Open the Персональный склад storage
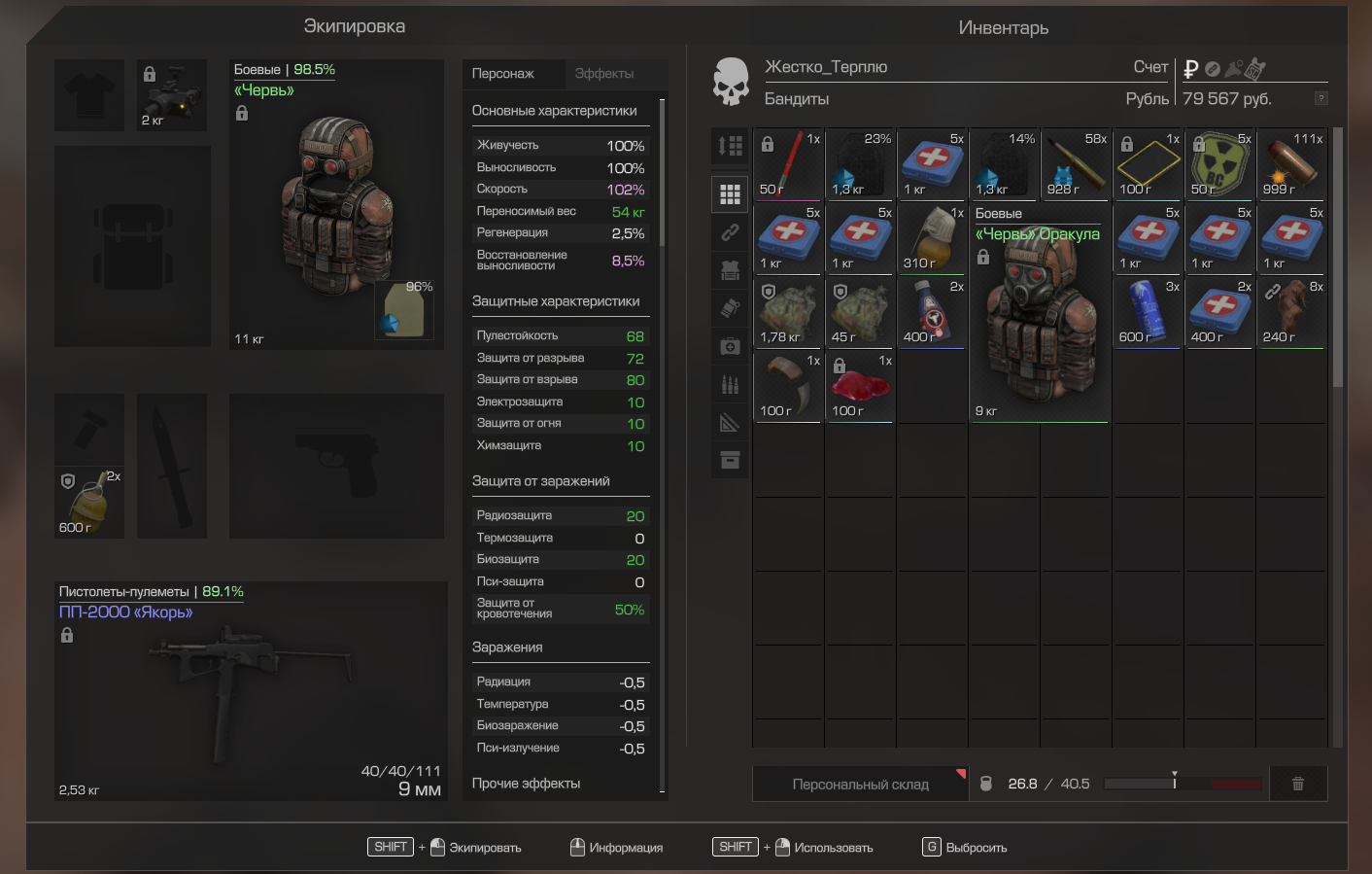Screen dimensions: 1372x874 tap(860, 784)
